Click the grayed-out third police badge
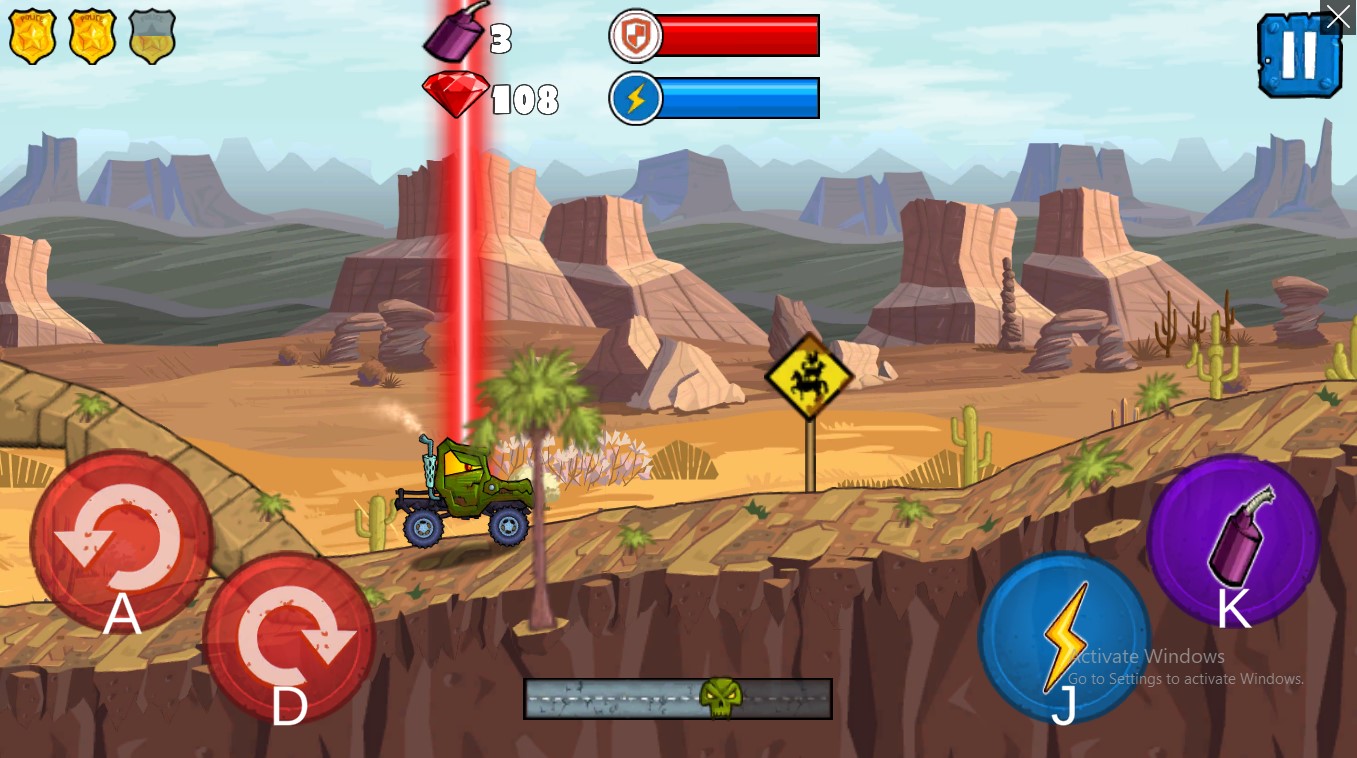 pyautogui.click(x=152, y=35)
